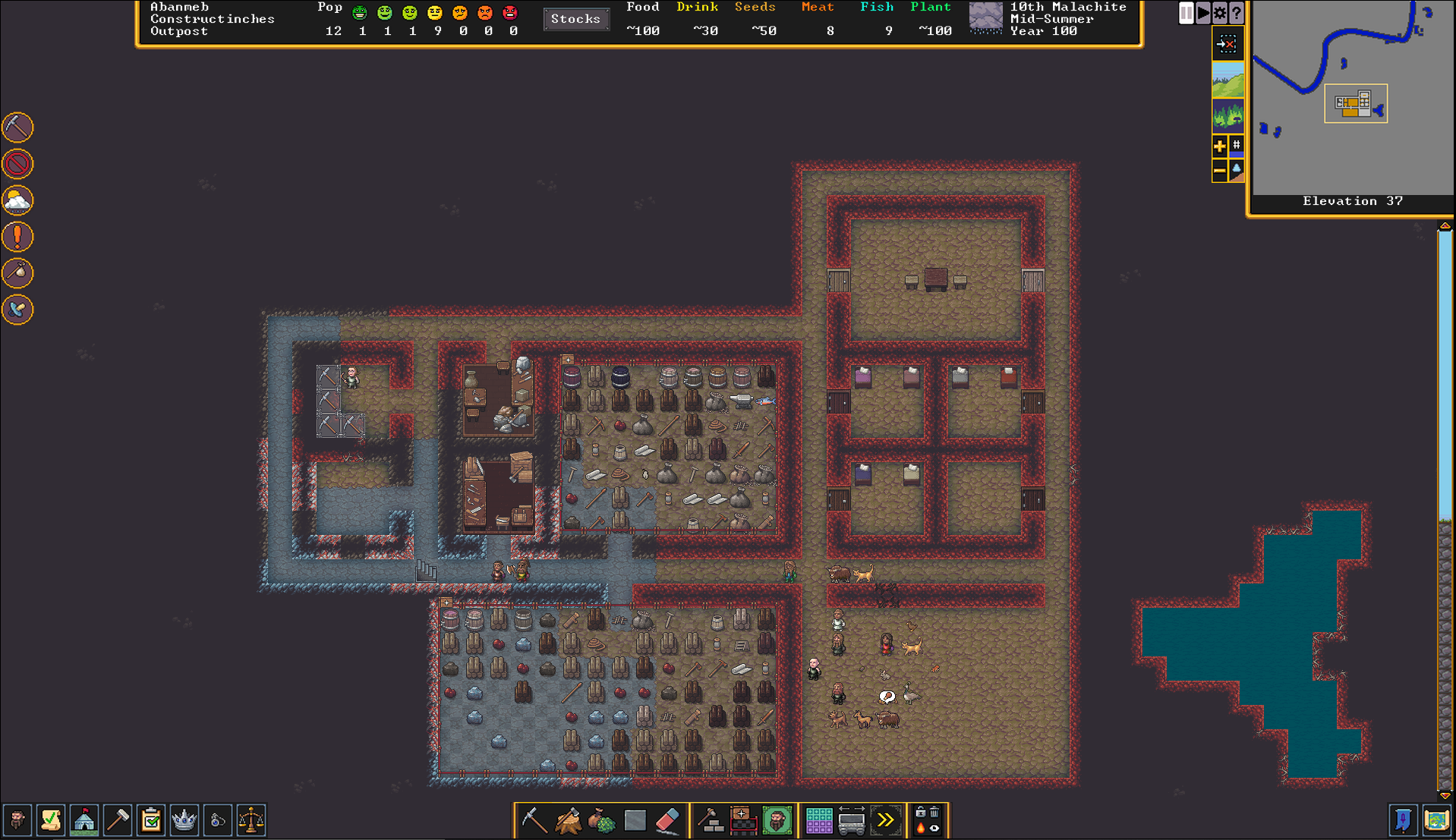Open the mining pickaxe designation tool
The width and height of the screenshot is (1456, 840).
pos(534,820)
